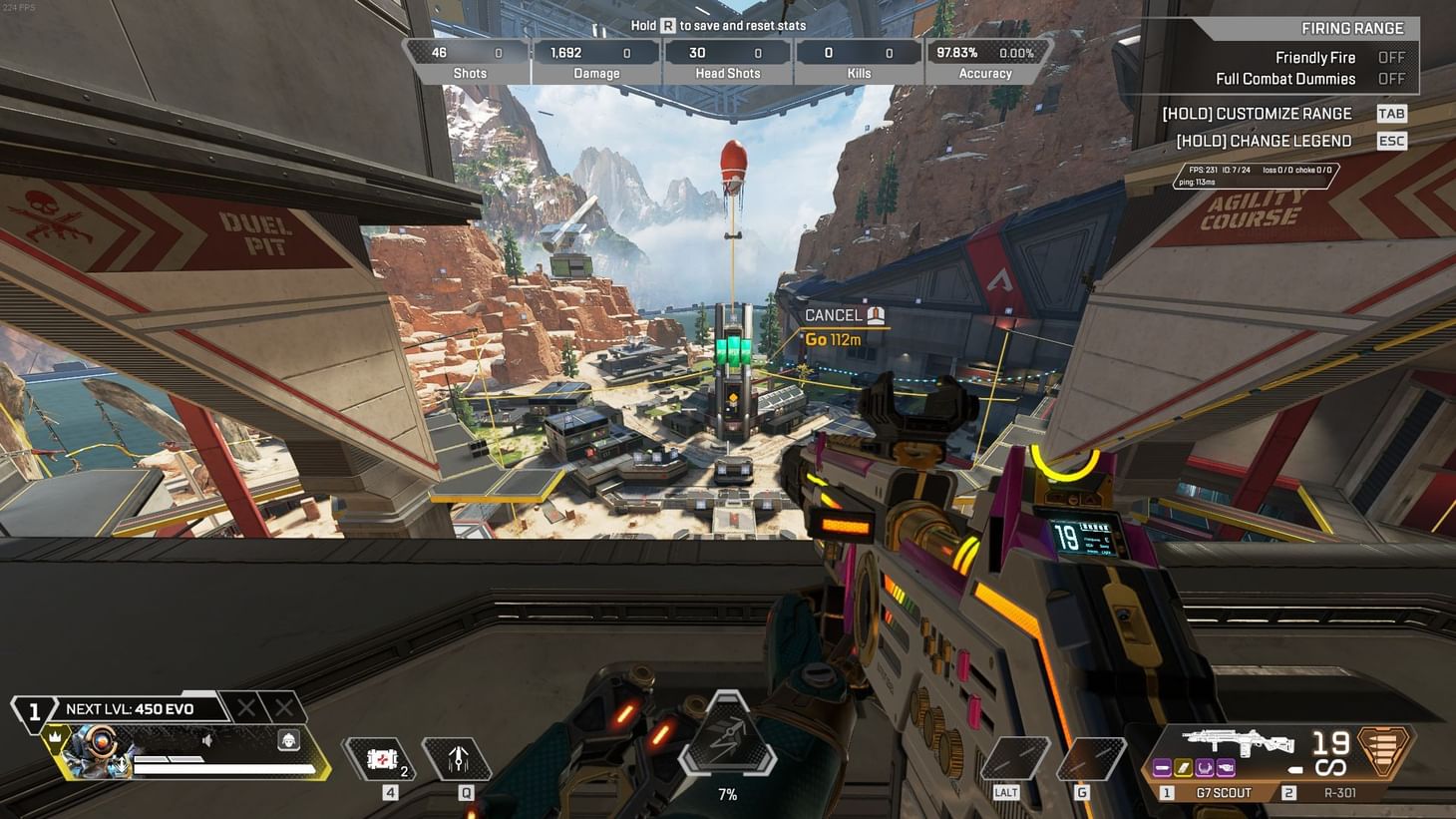This screenshot has height=819, width=1456.
Task: Mute the voice chat speaker icon
Action: coord(206,740)
